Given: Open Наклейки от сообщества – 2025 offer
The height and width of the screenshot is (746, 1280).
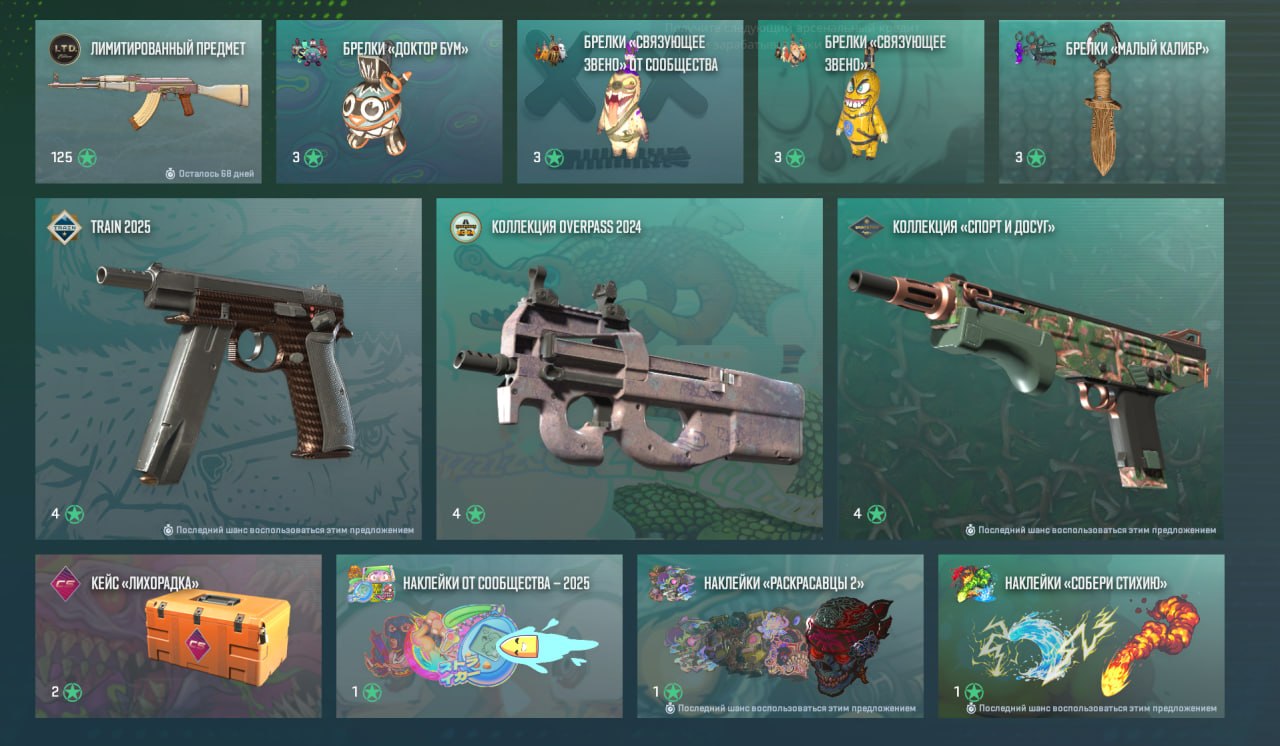Looking at the screenshot, I should coord(479,636).
